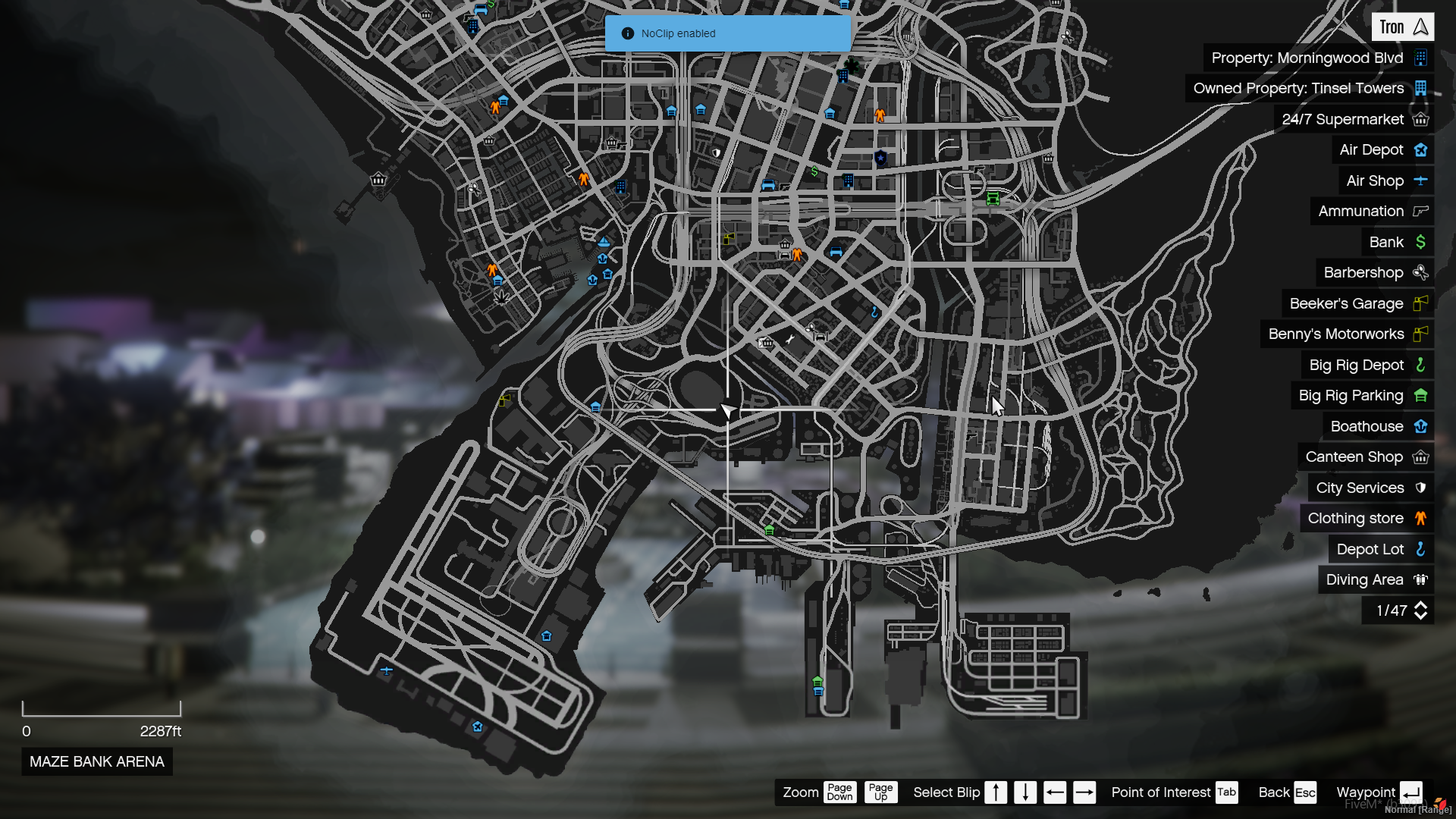Choose the Diving Area legend entry
This screenshot has width=1456, height=819.
1375,580
